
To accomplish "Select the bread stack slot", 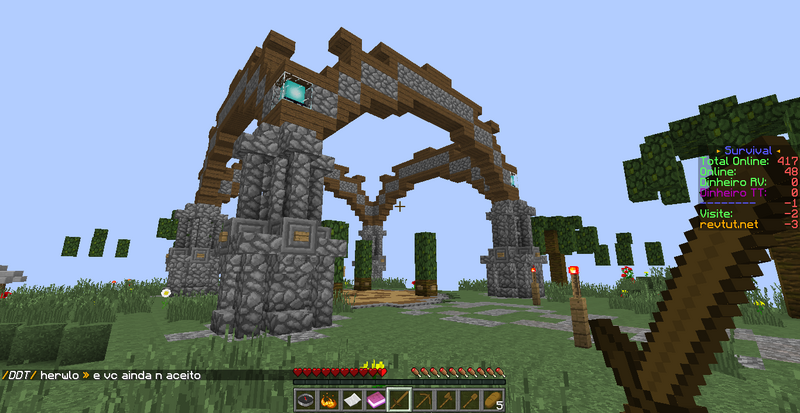I will tap(493, 400).
